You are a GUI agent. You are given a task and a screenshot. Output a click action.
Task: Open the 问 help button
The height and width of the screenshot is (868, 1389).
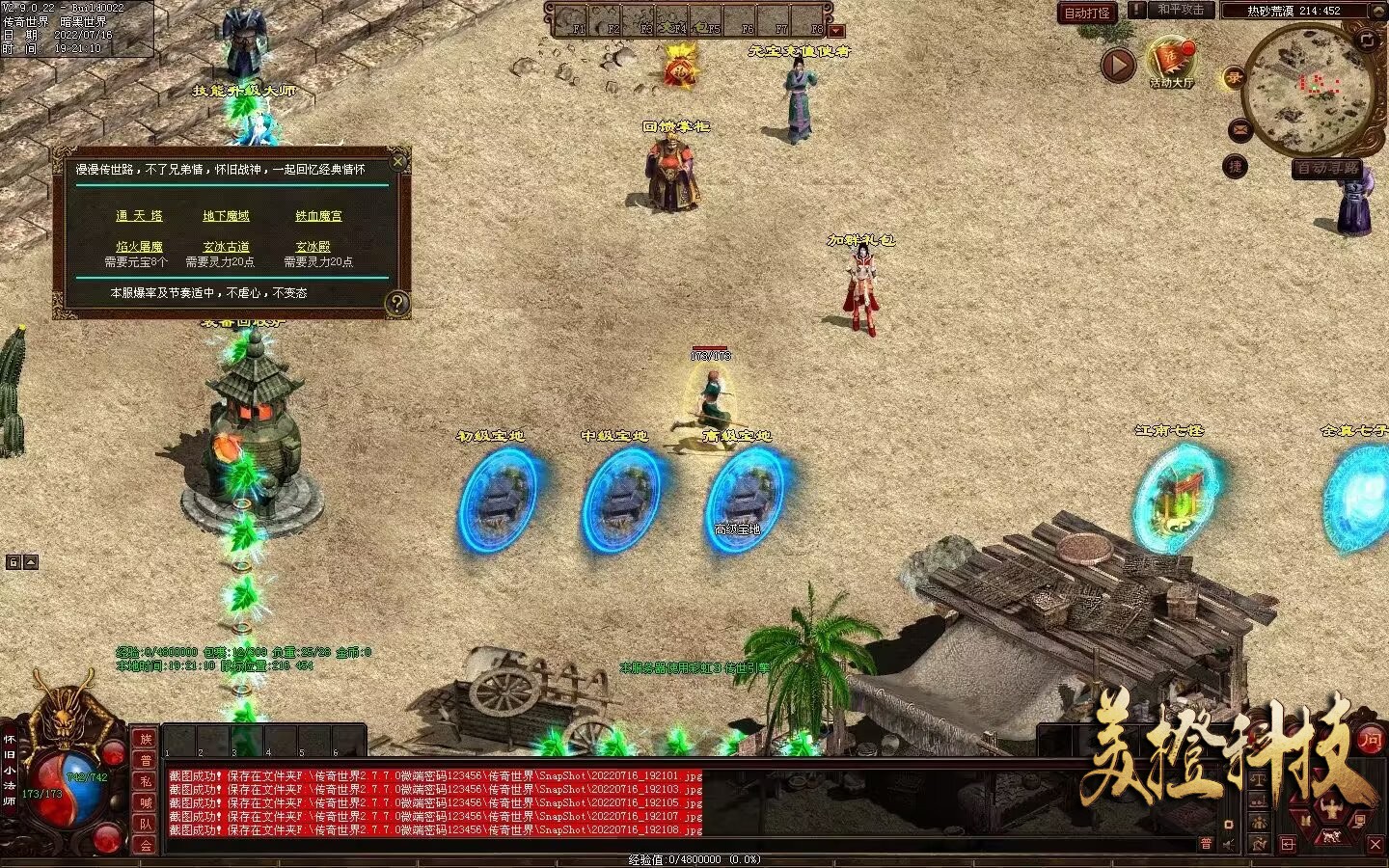[1370, 740]
